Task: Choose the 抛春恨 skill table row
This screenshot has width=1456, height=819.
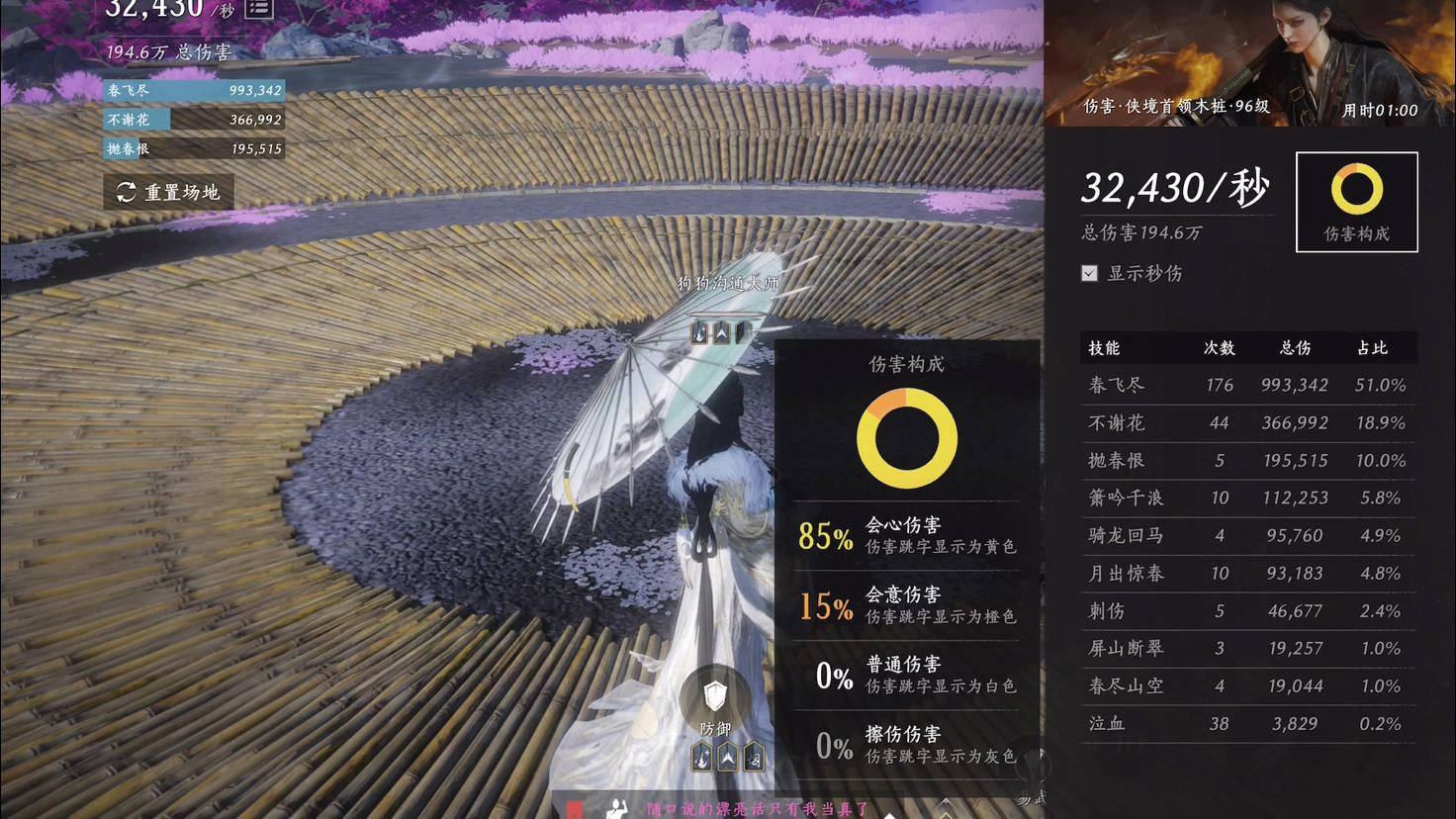Action: click(x=1247, y=460)
